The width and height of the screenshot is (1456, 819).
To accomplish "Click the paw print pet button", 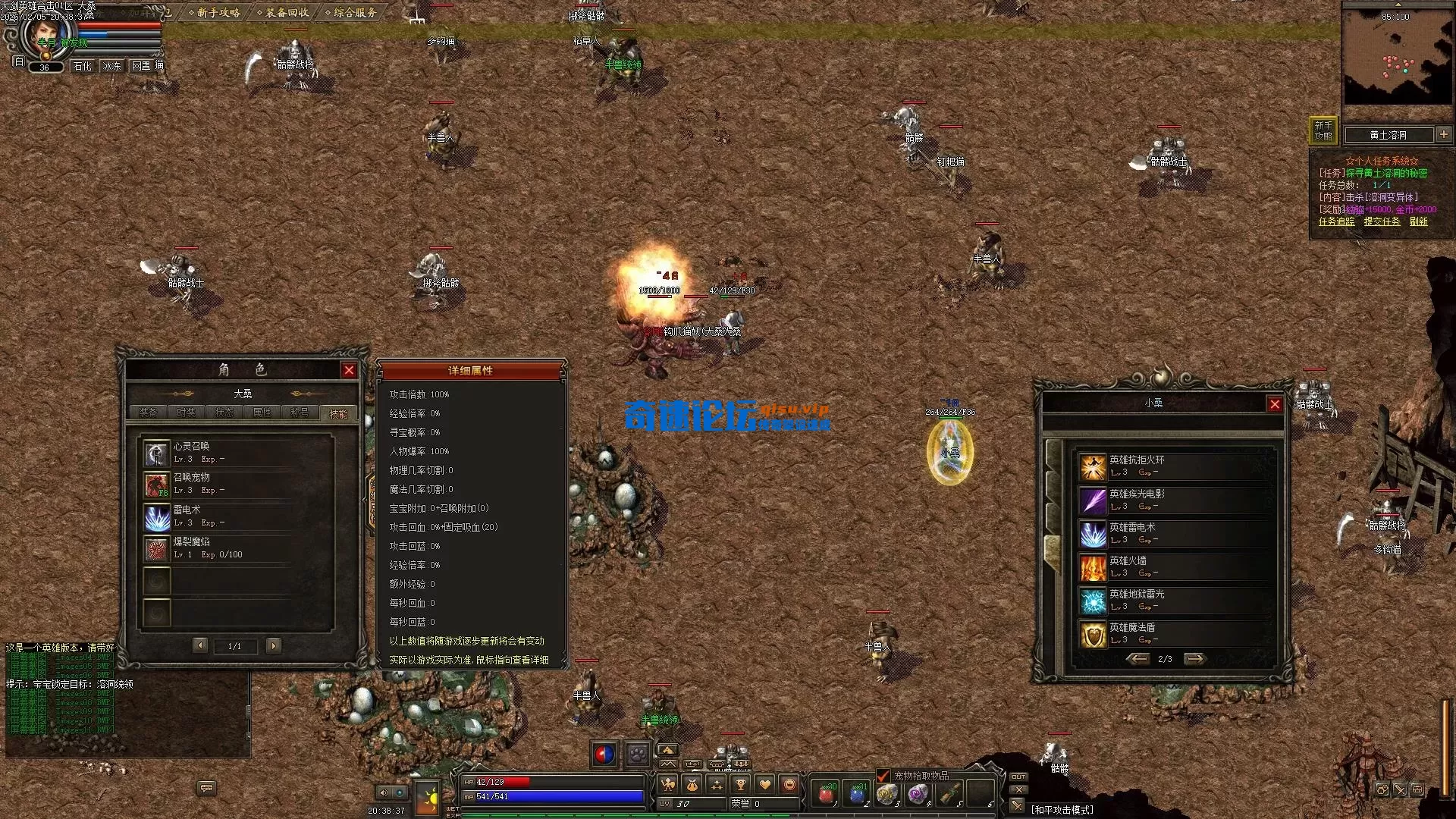I will (638, 755).
